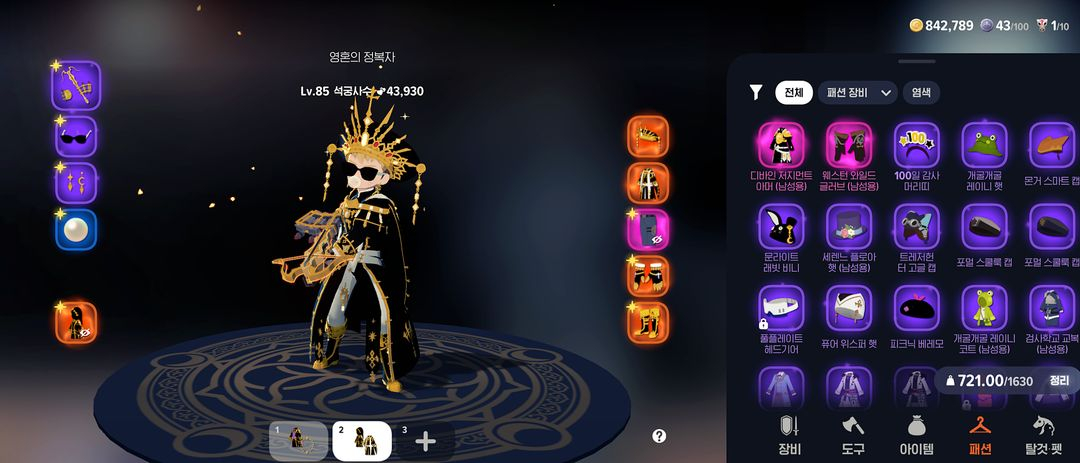Tap the 정리 sort button
The image size is (1080, 463).
pos(1059,380)
